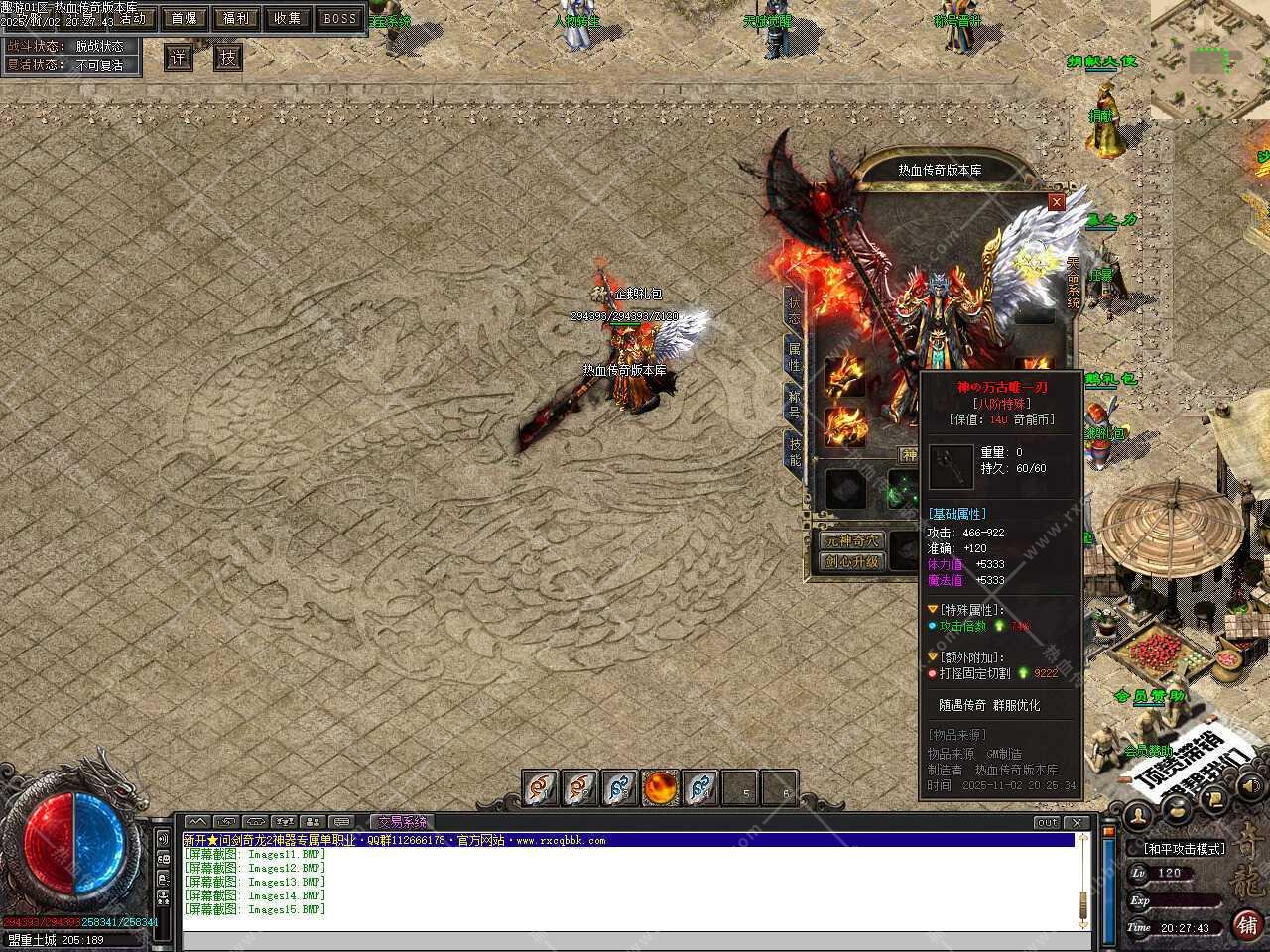Switch to the 称号 titles tab
Image resolution: width=1270 pixels, height=952 pixels.
click(794, 405)
